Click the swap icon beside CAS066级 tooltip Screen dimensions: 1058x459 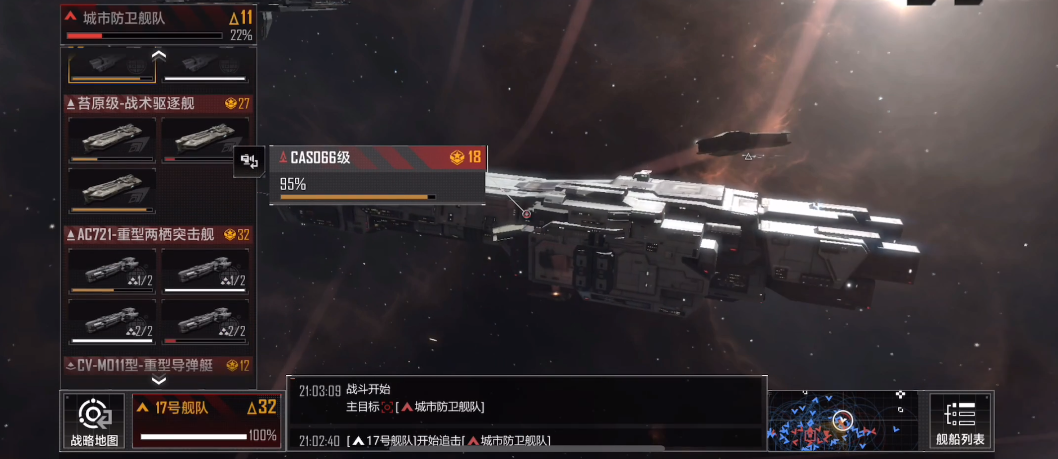tap(249, 160)
